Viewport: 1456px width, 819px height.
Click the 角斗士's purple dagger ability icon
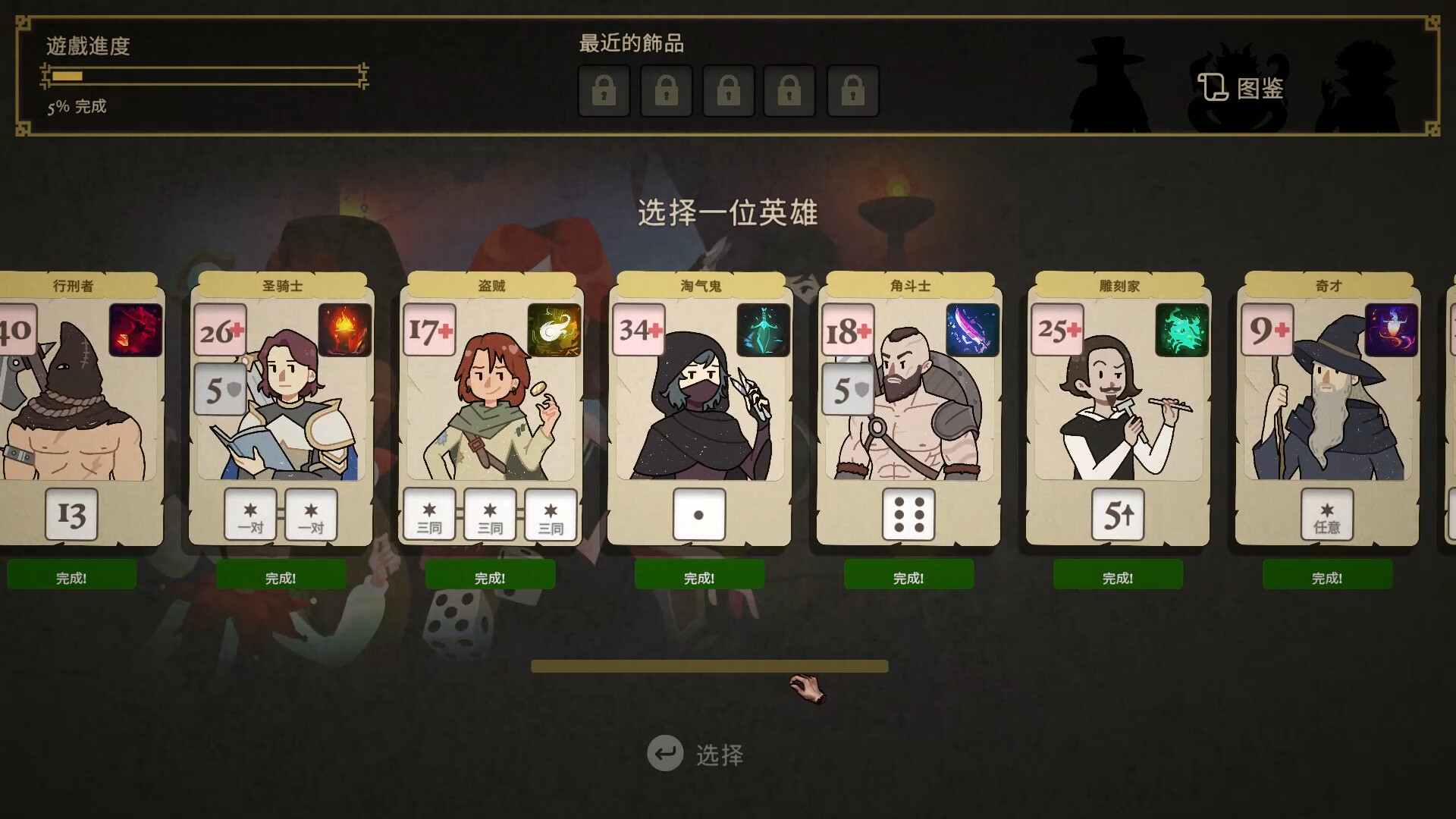973,330
